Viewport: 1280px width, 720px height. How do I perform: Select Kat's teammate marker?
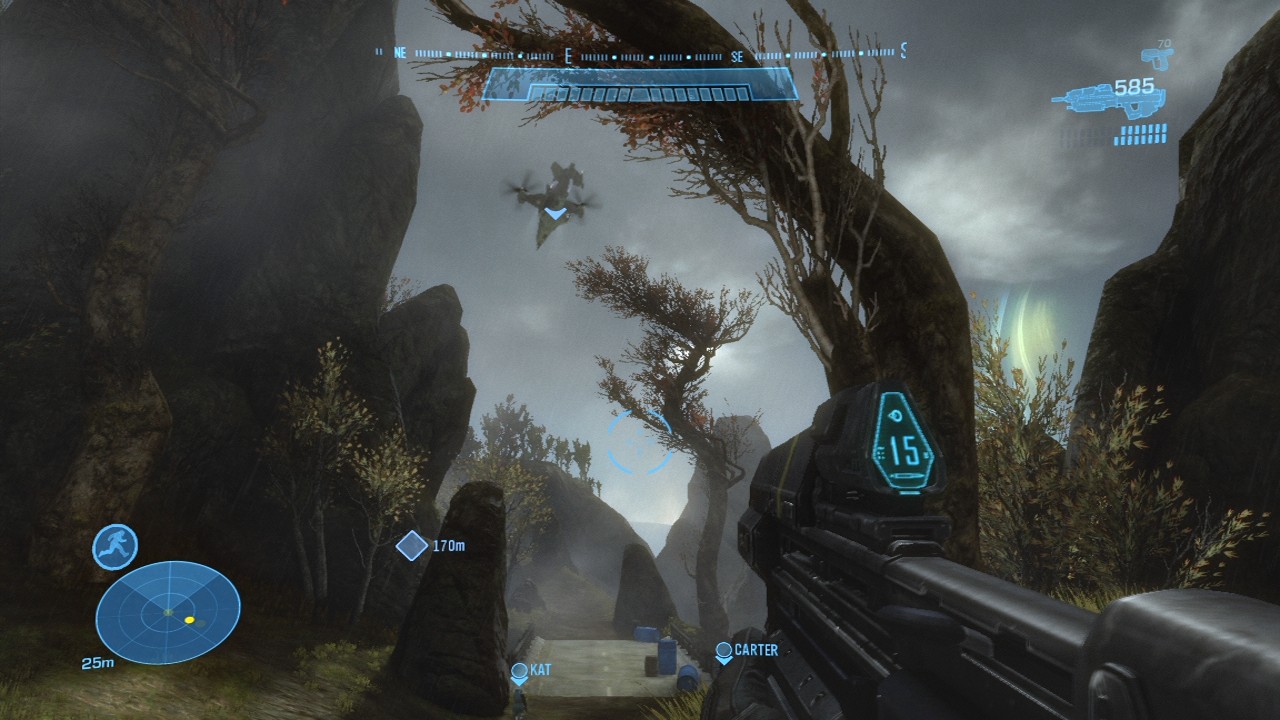pos(519,672)
